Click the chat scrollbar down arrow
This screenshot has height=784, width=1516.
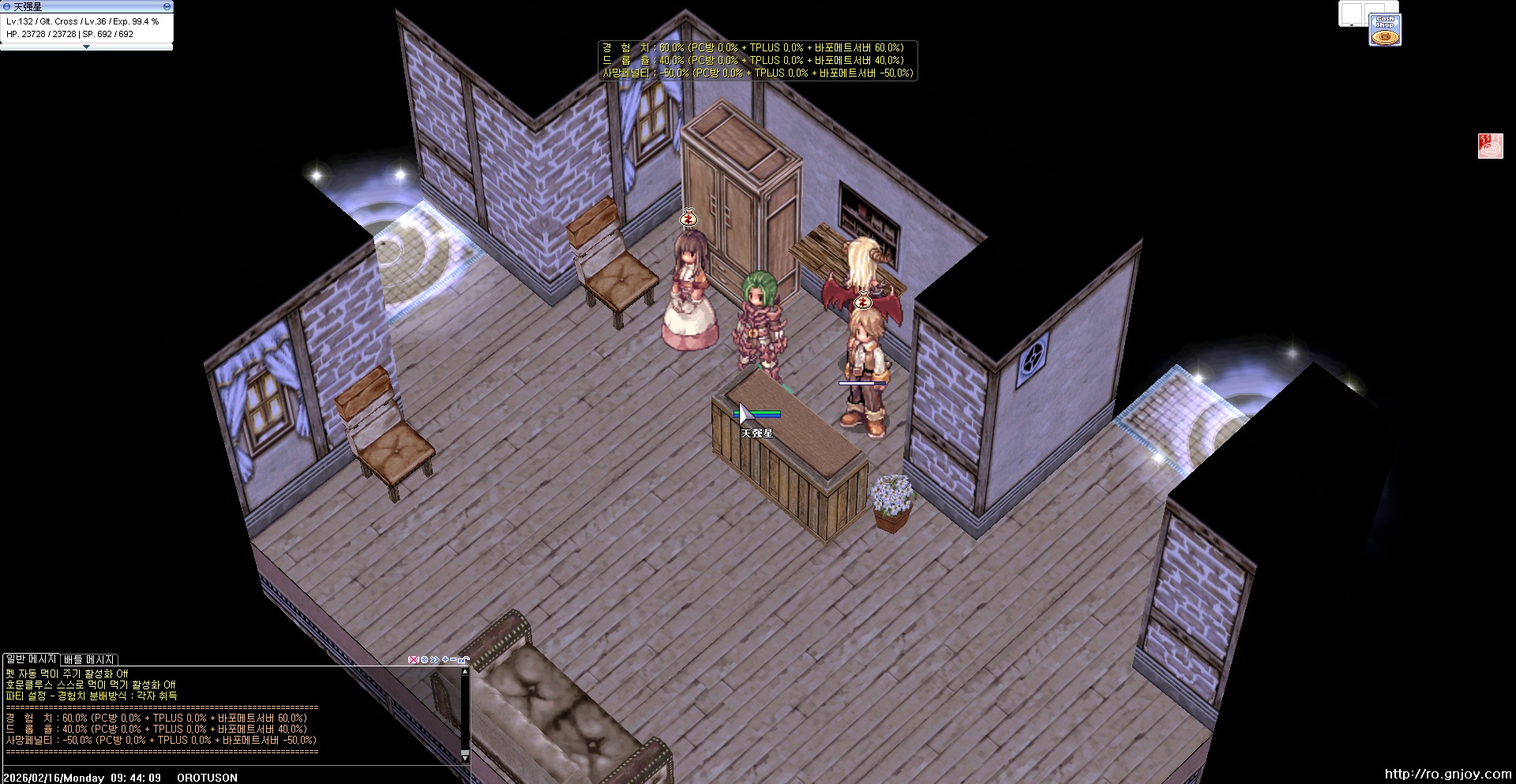point(465,757)
